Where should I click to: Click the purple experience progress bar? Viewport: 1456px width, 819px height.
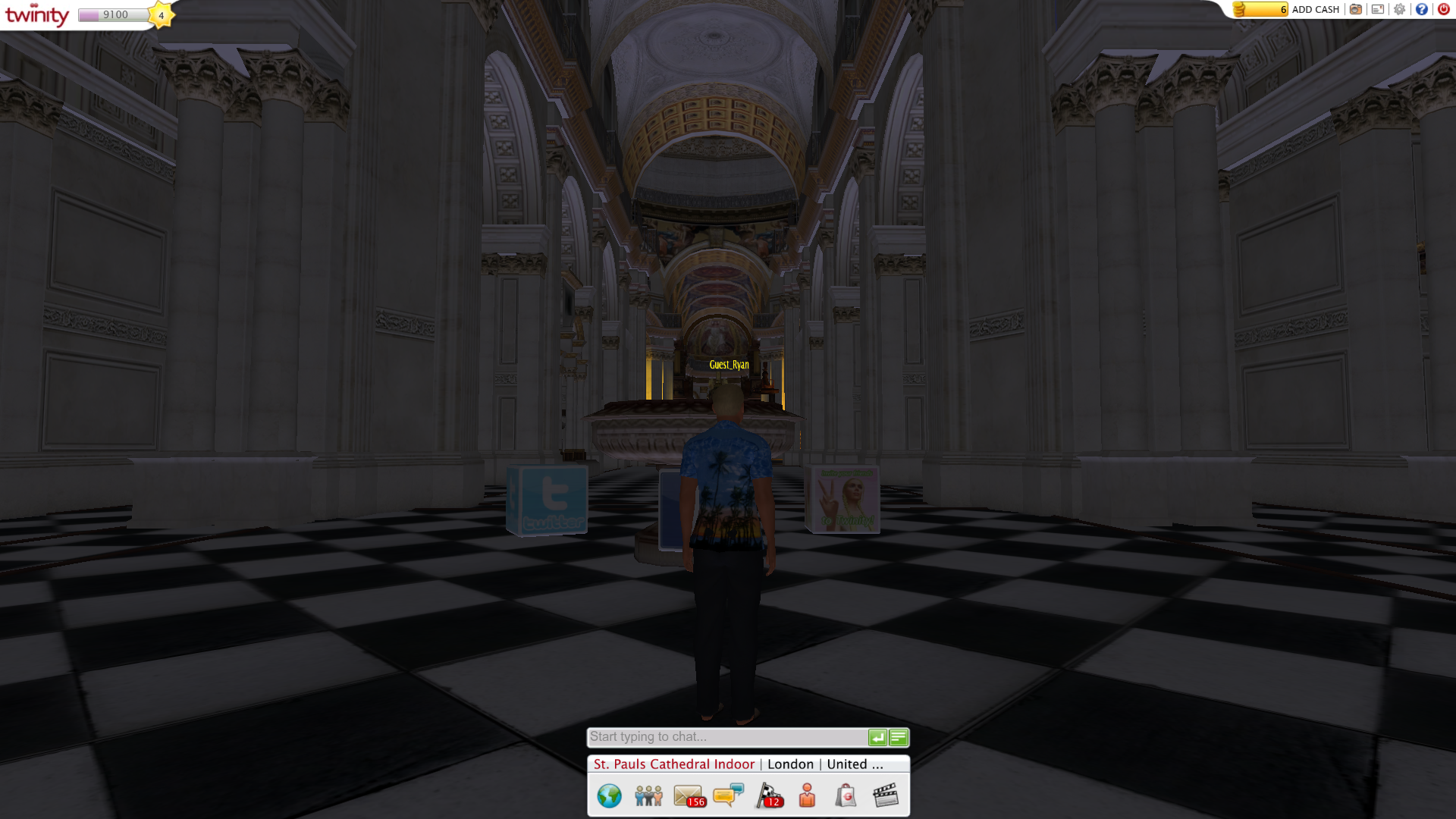(x=112, y=14)
